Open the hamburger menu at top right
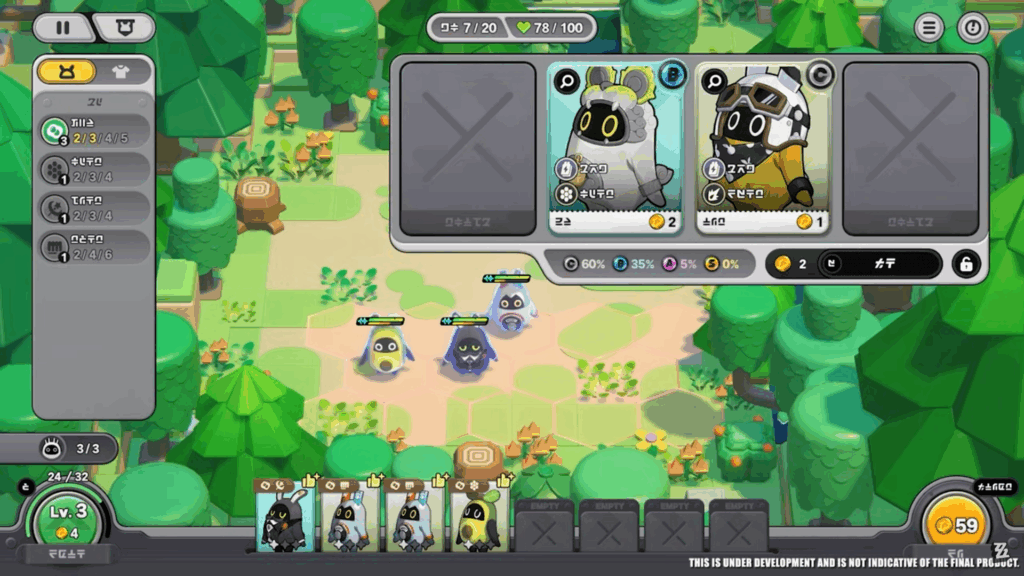 click(929, 28)
